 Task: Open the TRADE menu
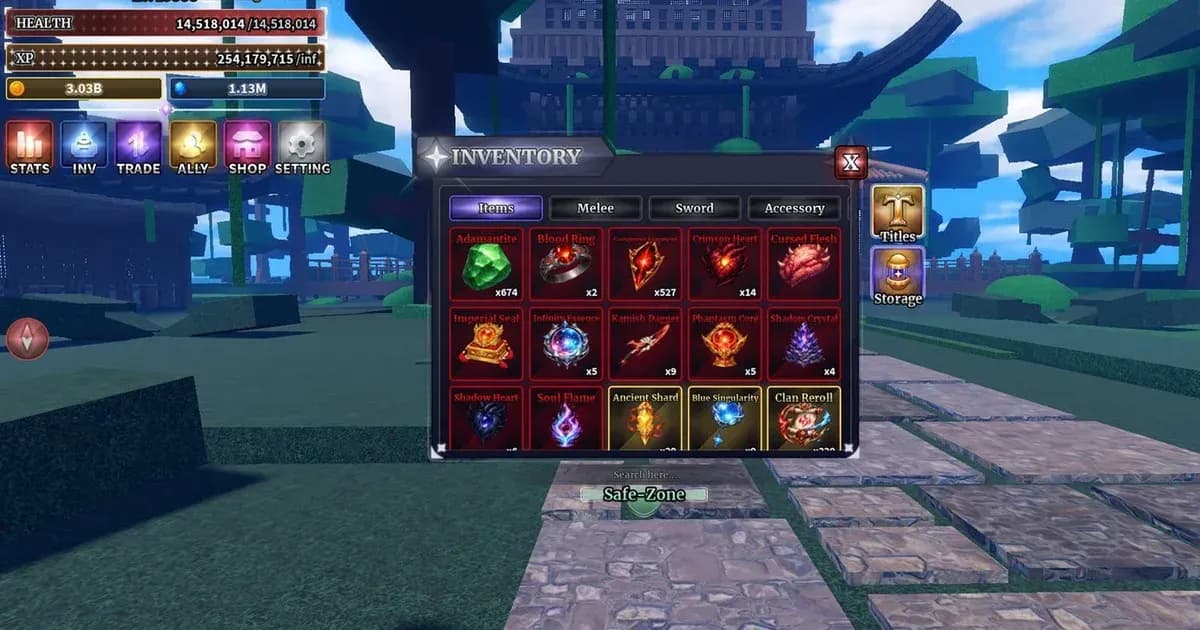tap(138, 147)
